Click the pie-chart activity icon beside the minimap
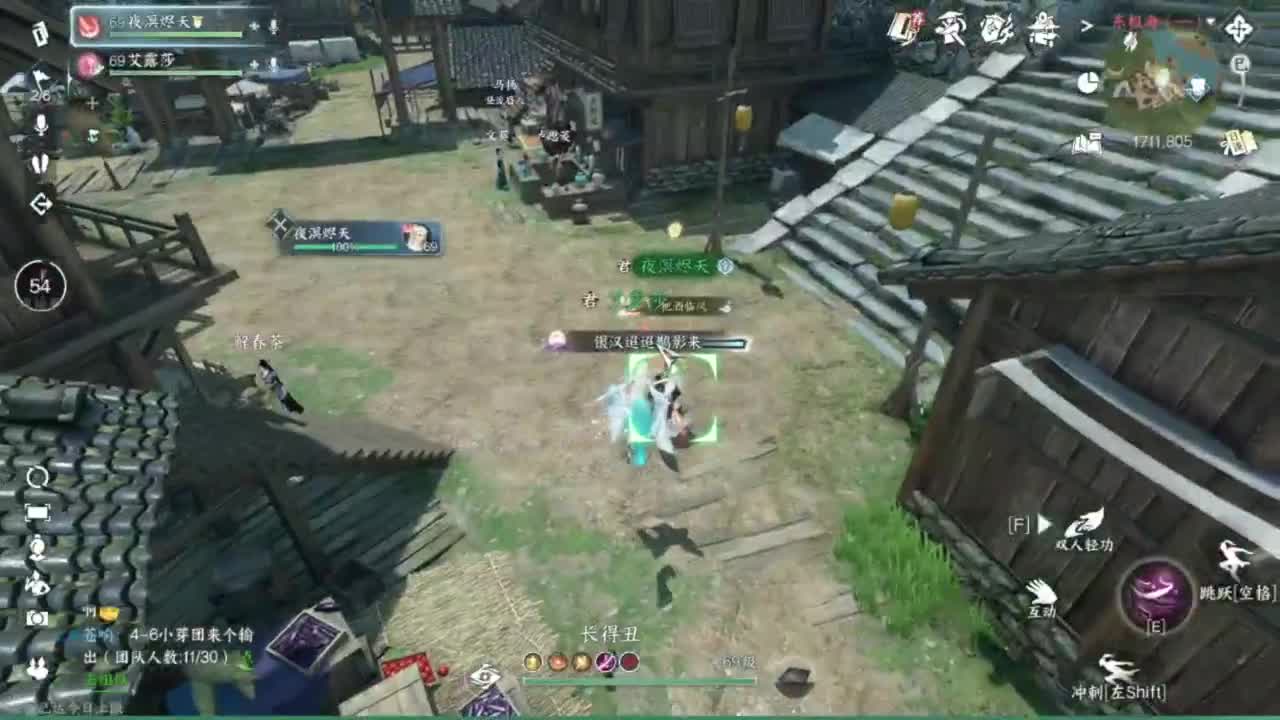 [x=1088, y=82]
